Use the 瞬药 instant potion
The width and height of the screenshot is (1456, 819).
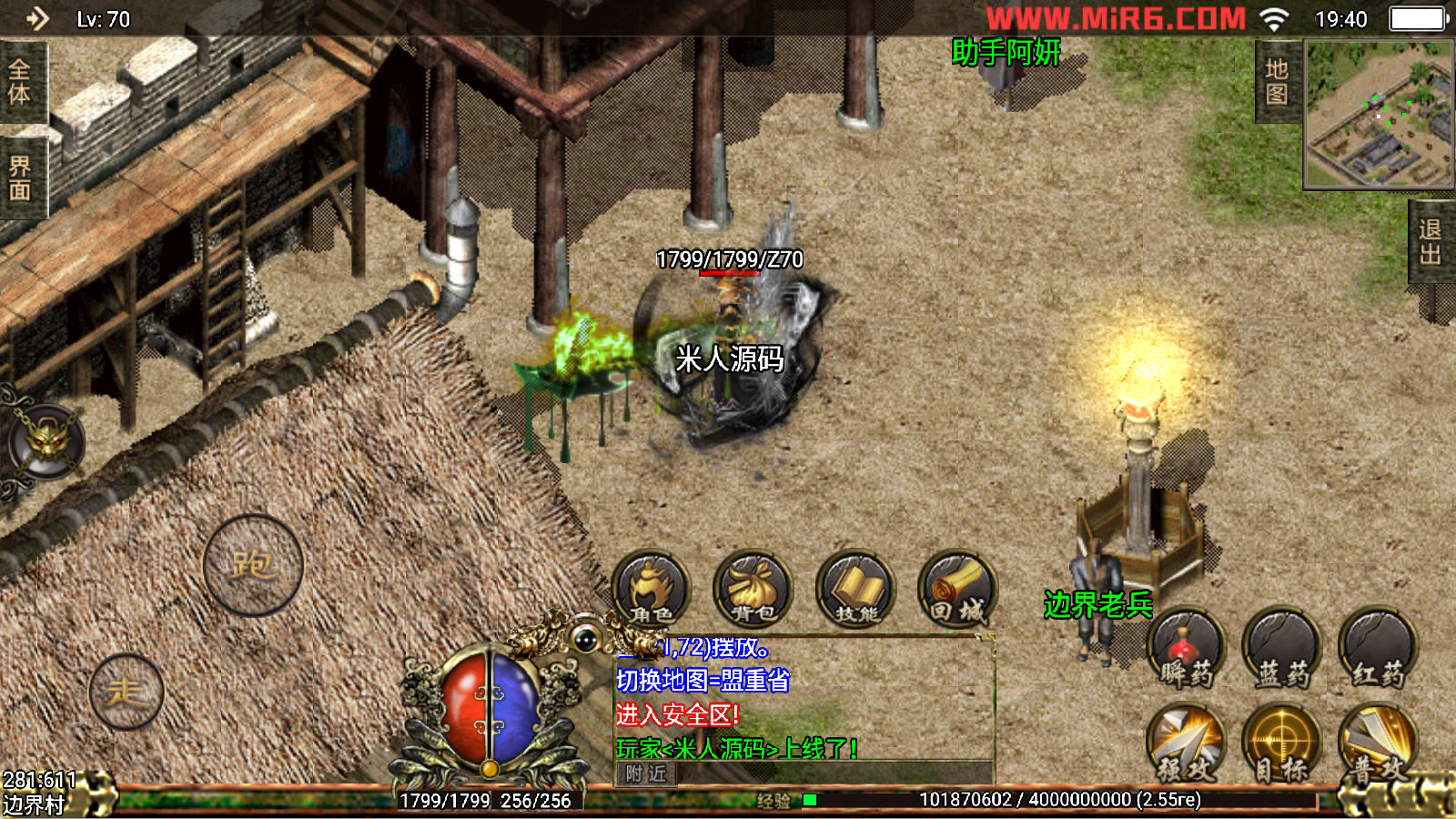(x=1186, y=648)
